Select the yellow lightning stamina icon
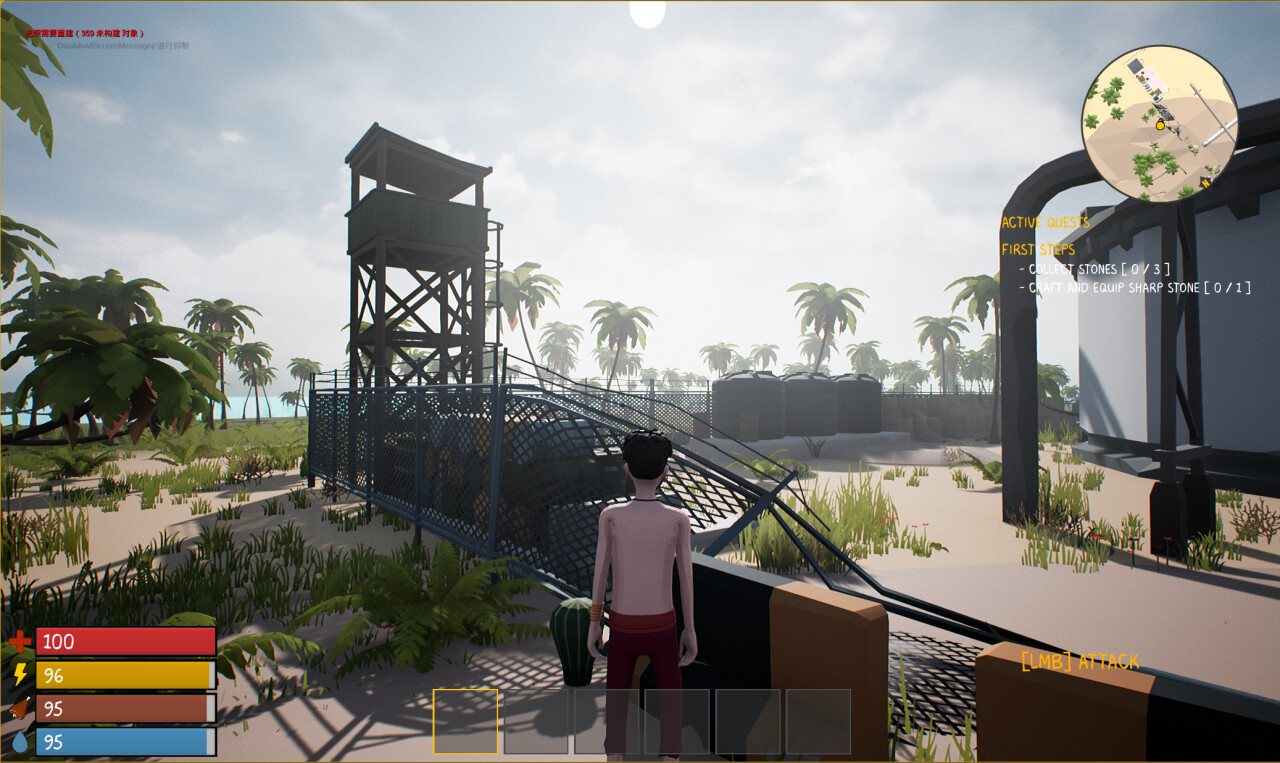Image resolution: width=1280 pixels, height=763 pixels. click(21, 676)
